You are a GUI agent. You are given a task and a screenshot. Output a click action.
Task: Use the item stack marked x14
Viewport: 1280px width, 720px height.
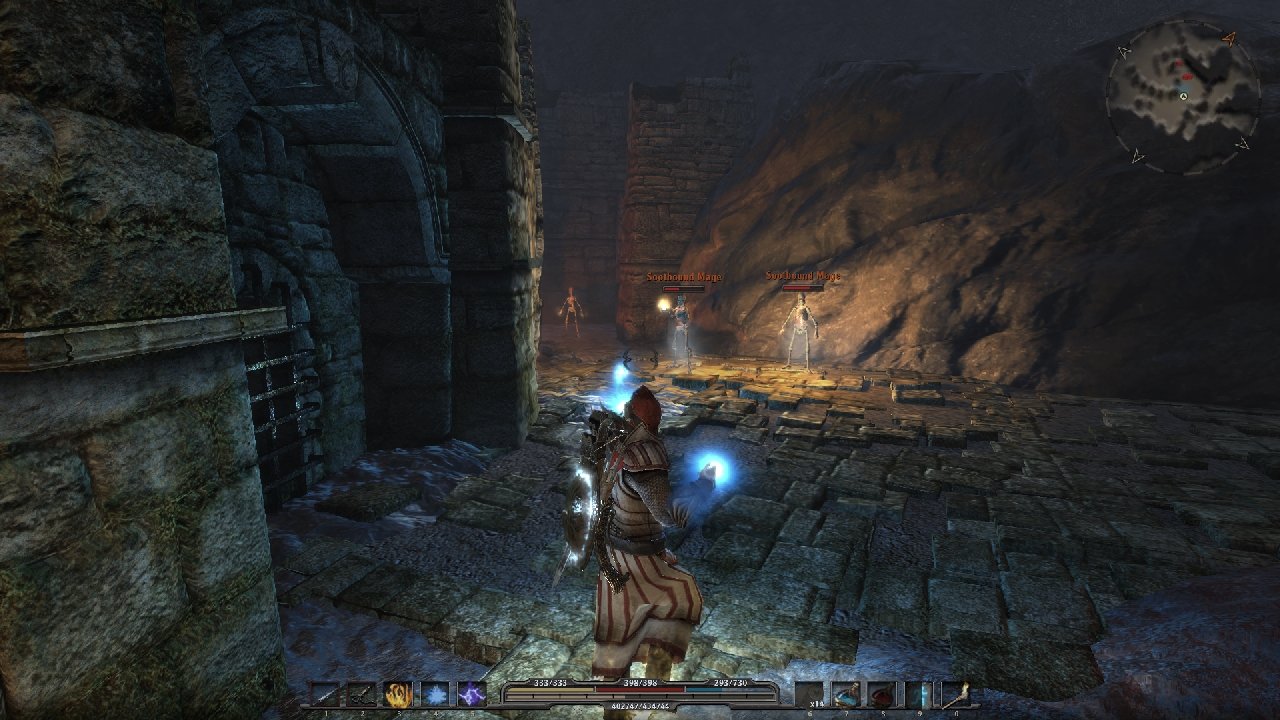point(811,694)
